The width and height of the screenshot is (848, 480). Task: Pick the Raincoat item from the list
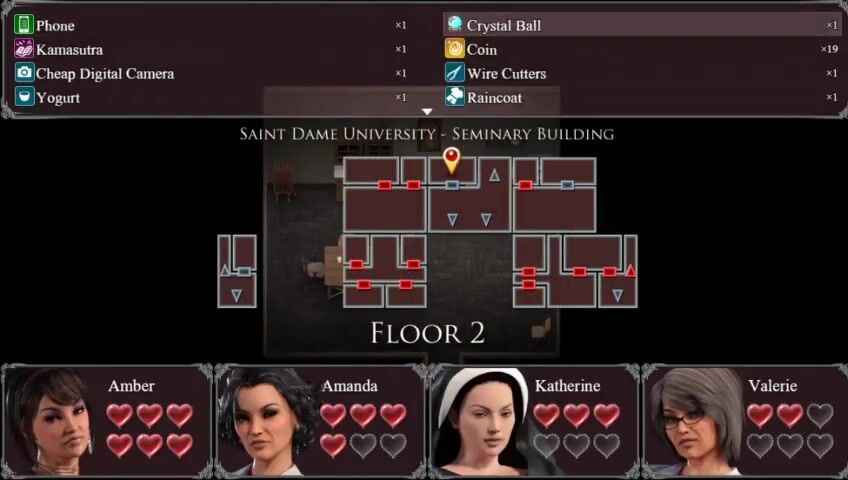coord(642,97)
